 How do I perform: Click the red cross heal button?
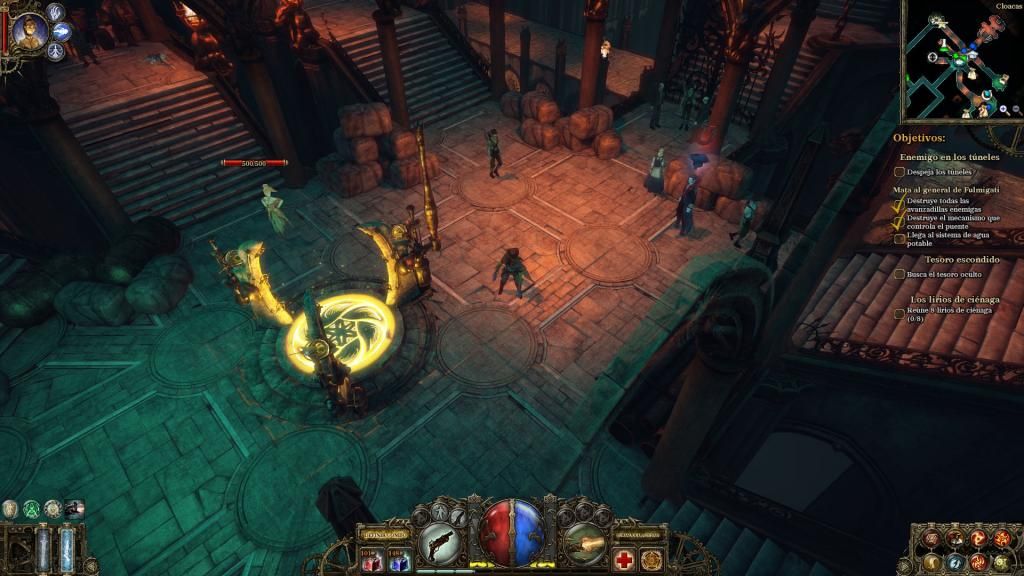click(x=624, y=559)
